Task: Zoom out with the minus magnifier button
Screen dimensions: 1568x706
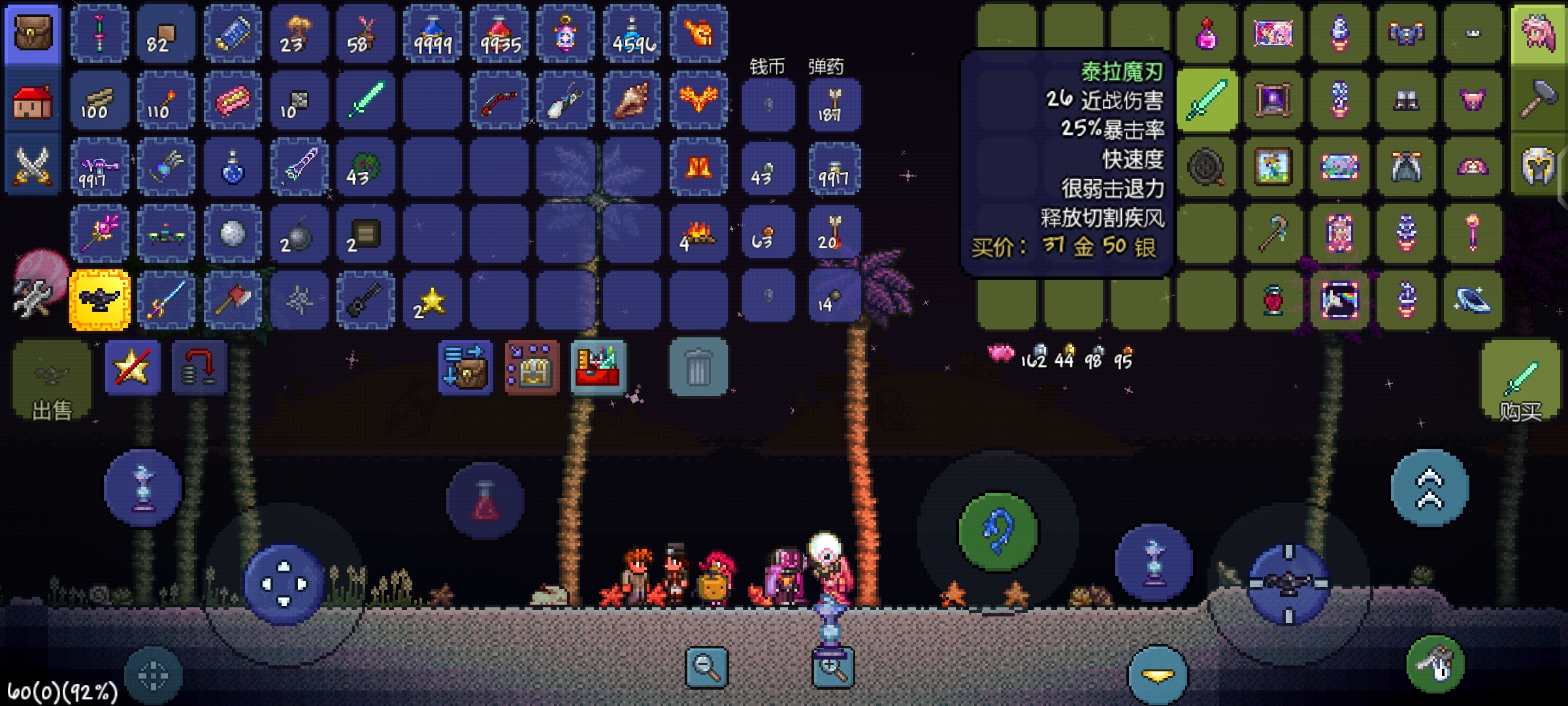Action: coord(706,668)
